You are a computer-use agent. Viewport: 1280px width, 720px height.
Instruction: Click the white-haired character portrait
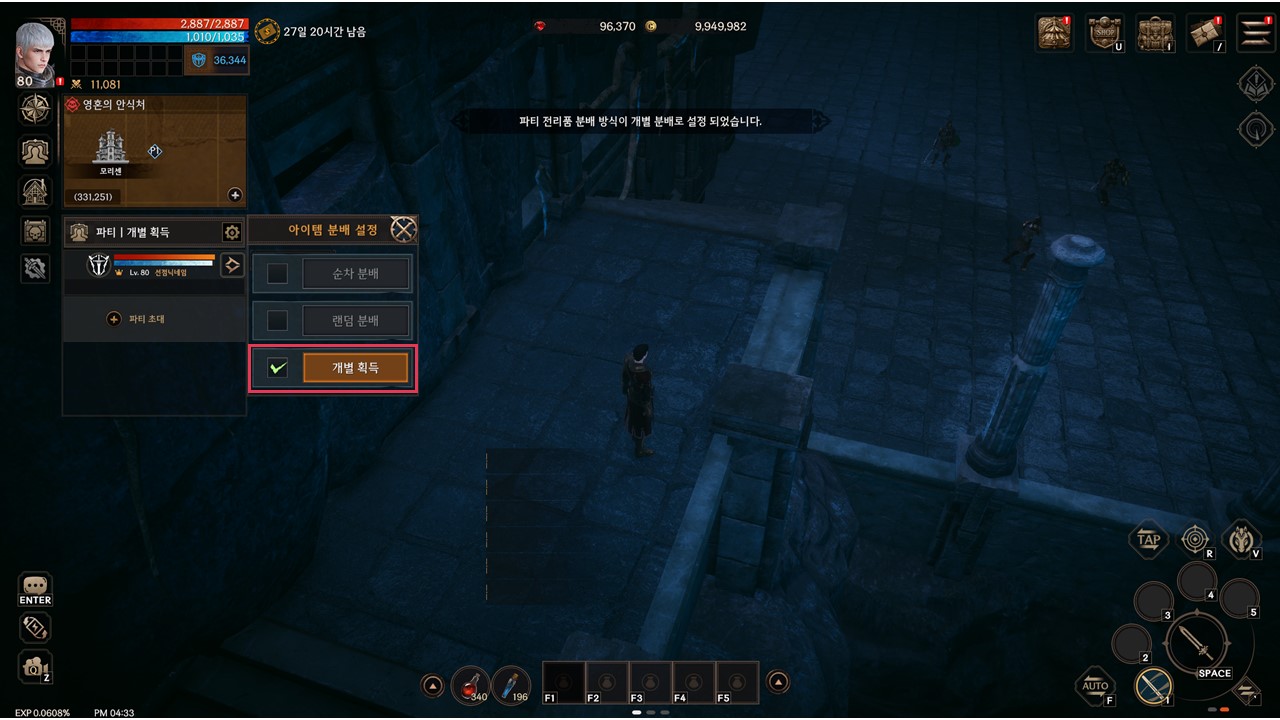pyautogui.click(x=38, y=50)
